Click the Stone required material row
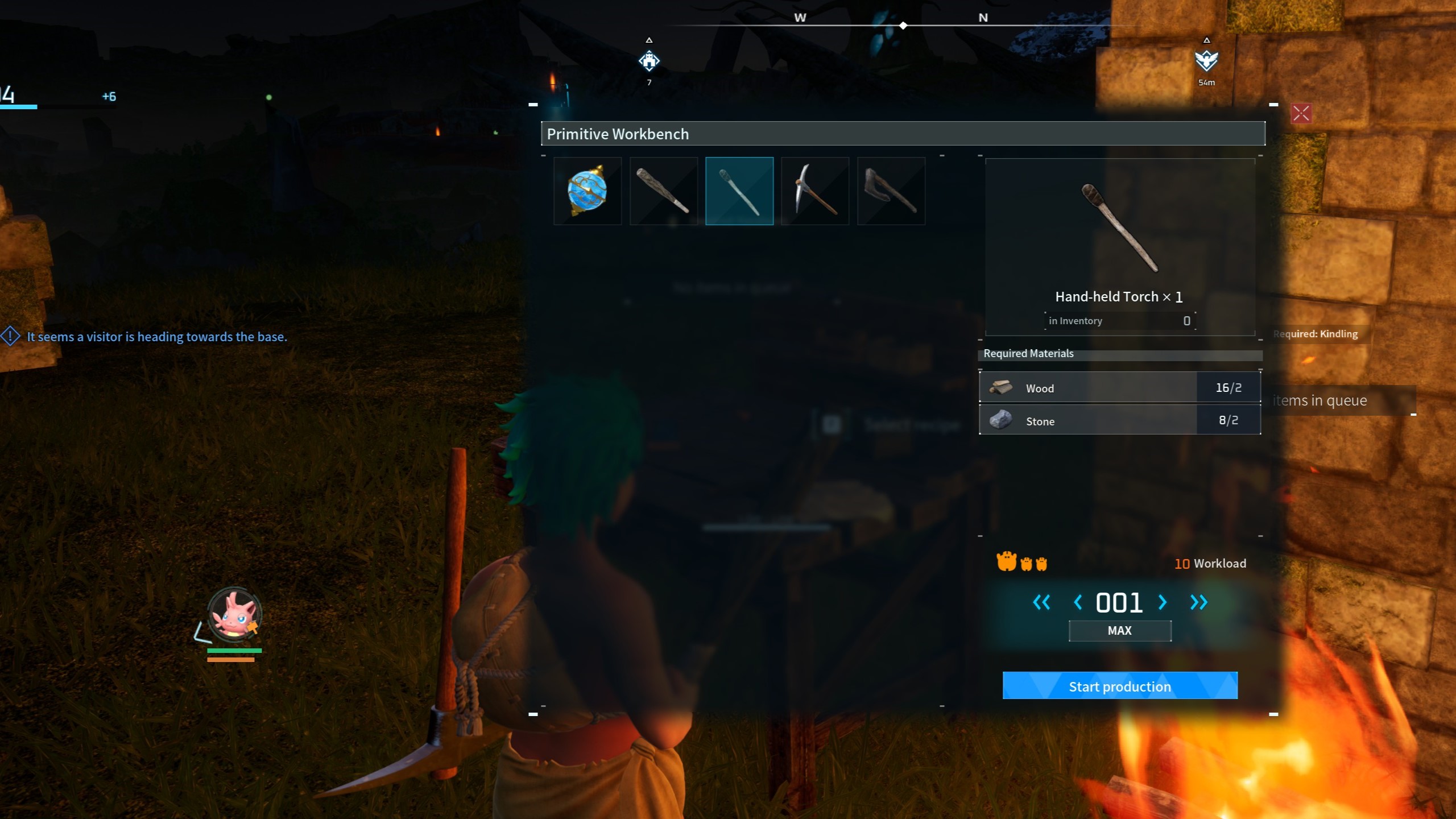The height and width of the screenshot is (819, 1456). click(x=1119, y=420)
